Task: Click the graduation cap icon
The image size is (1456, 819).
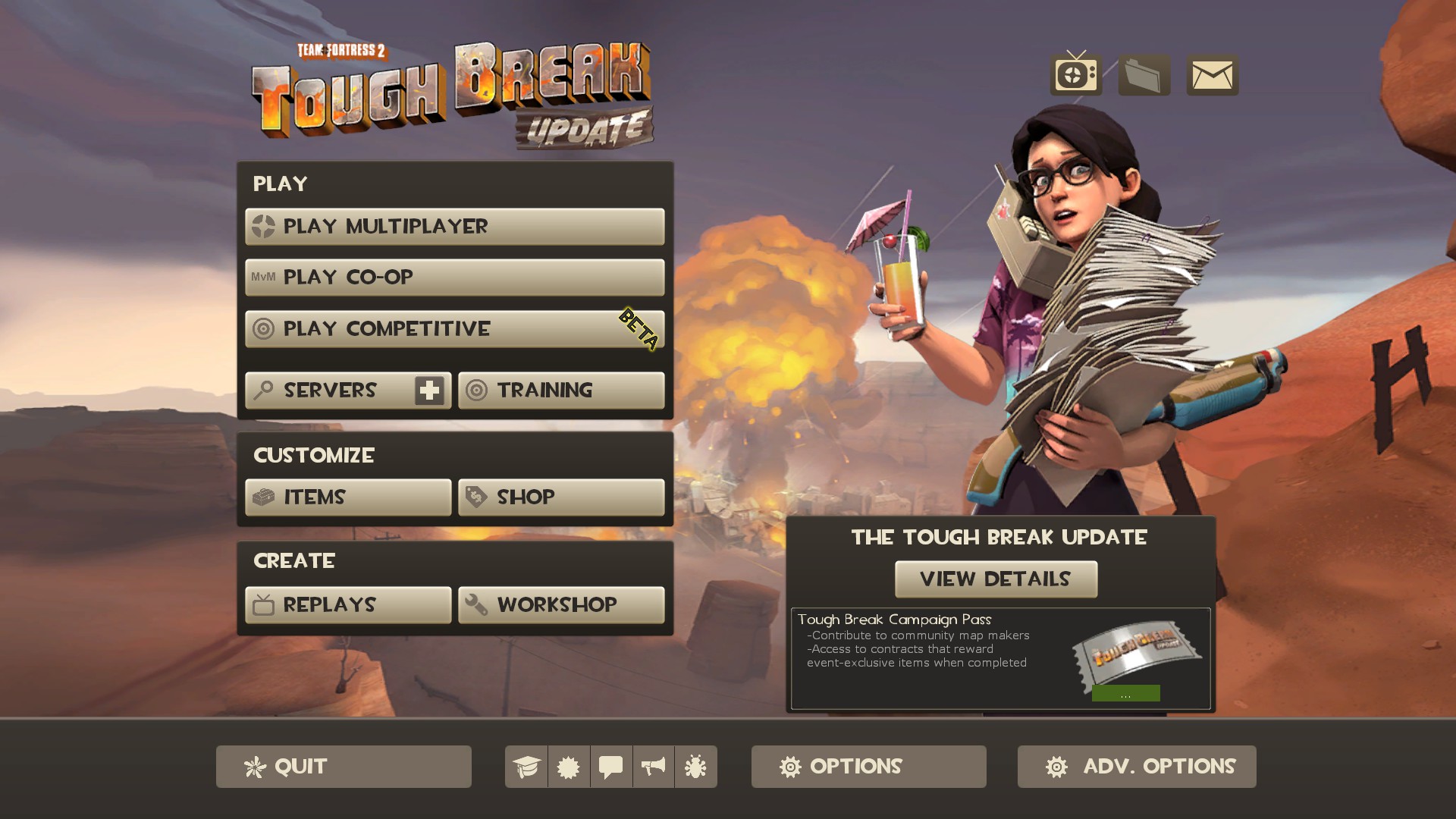Action: (x=526, y=767)
